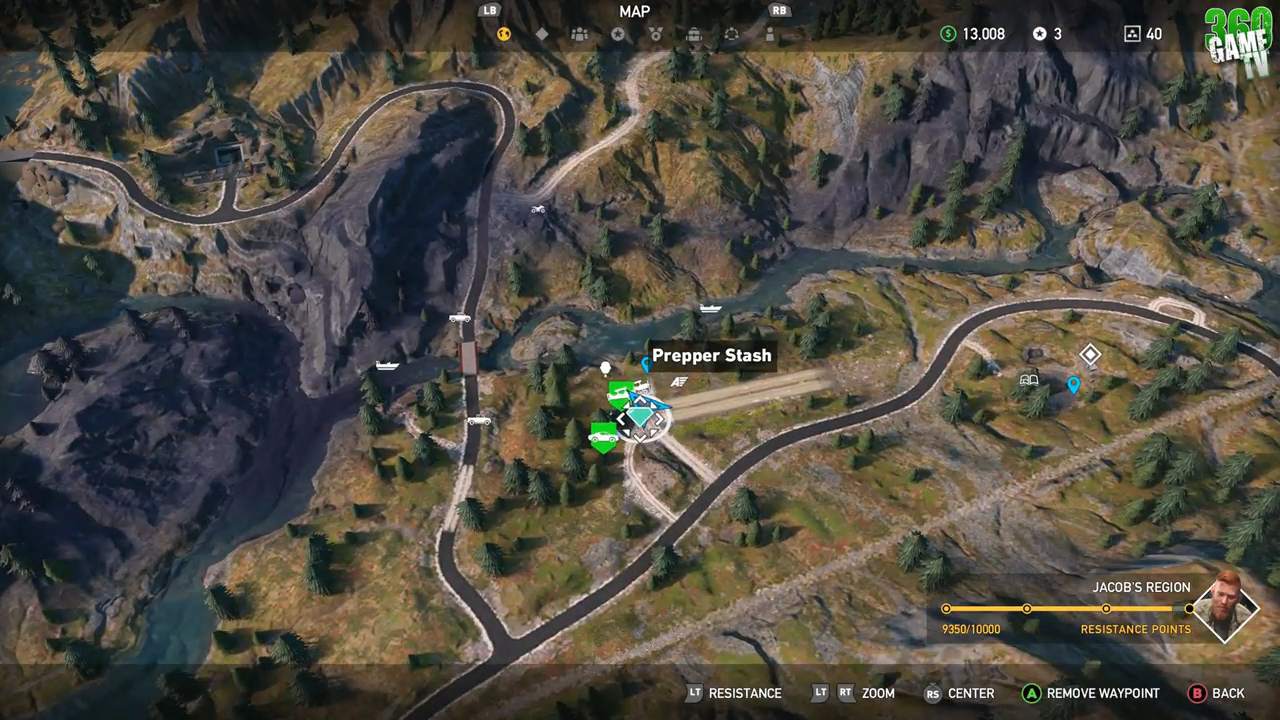Open the medal achievements icon
Image resolution: width=1280 pixels, height=720 pixels.
[656, 33]
